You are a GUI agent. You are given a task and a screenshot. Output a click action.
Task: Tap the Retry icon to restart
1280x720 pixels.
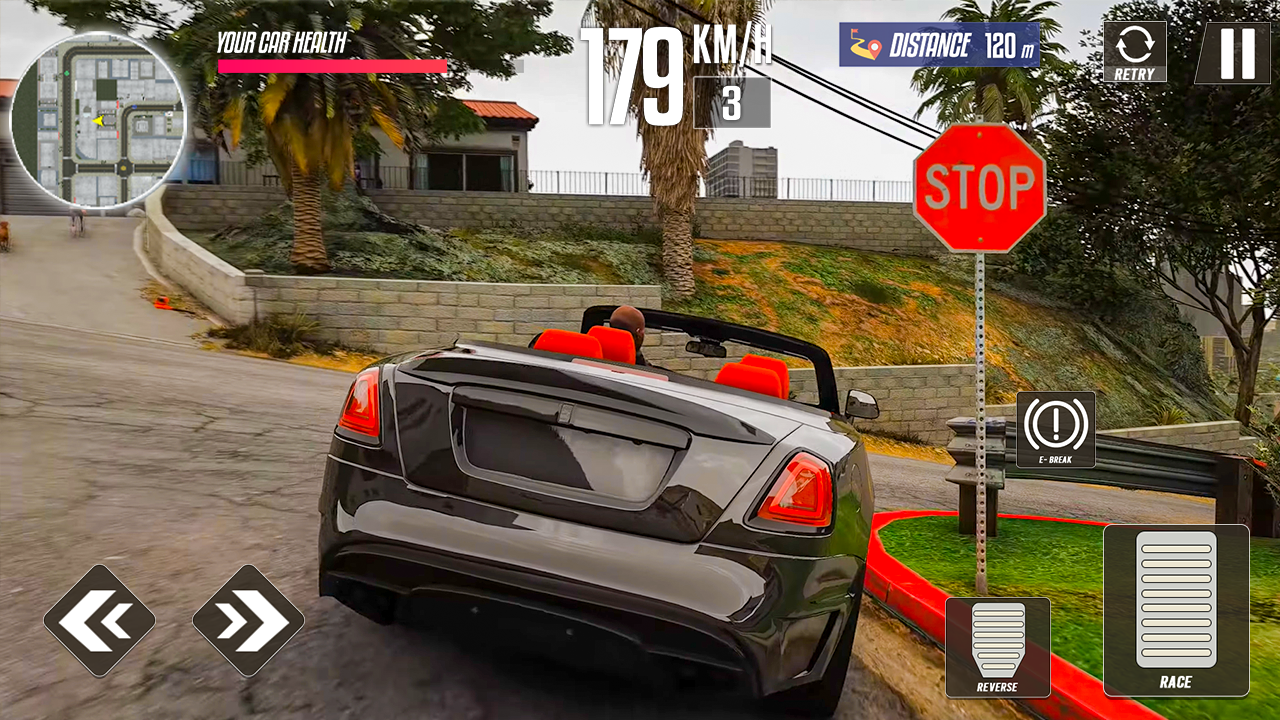click(1135, 48)
